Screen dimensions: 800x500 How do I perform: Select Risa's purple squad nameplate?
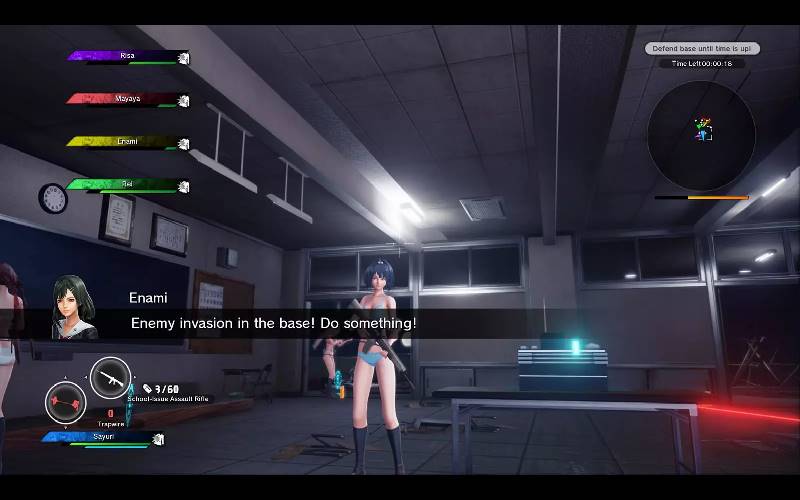127,57
